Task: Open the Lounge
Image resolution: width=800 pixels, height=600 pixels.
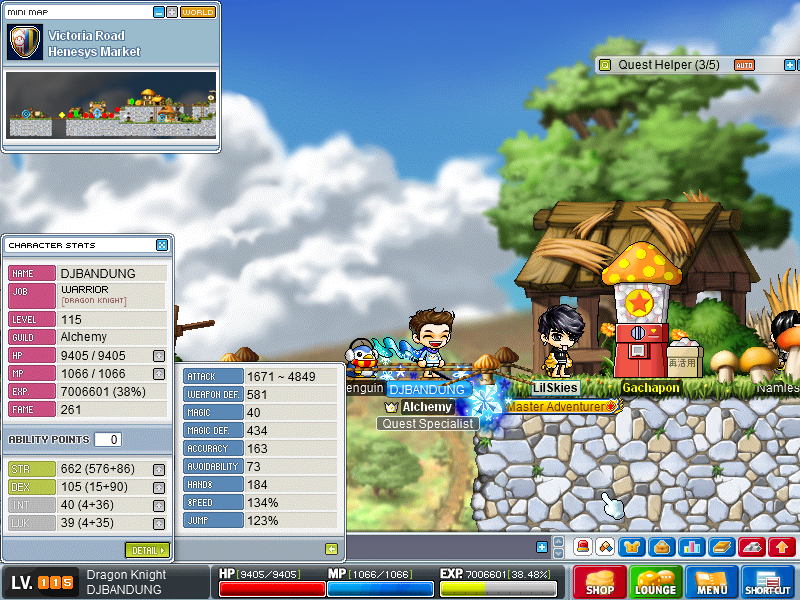Action: (656, 583)
